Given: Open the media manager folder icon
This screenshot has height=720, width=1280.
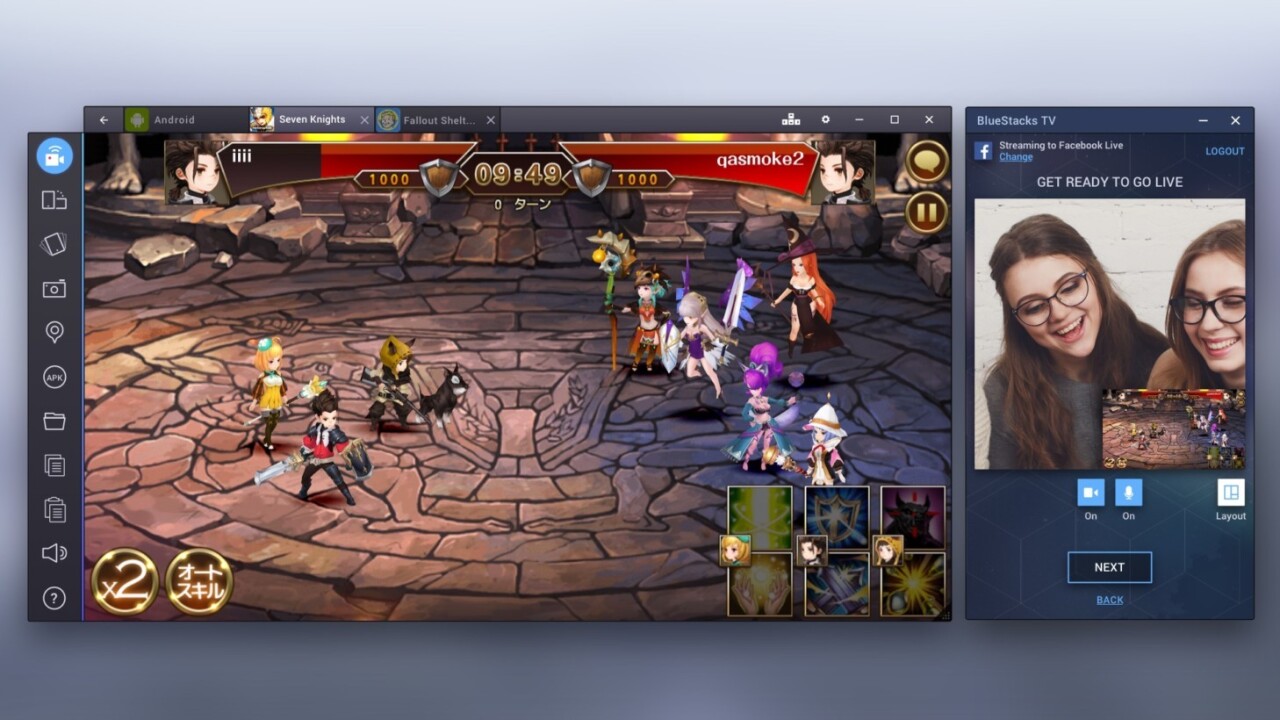Looking at the screenshot, I should pyautogui.click(x=54, y=421).
